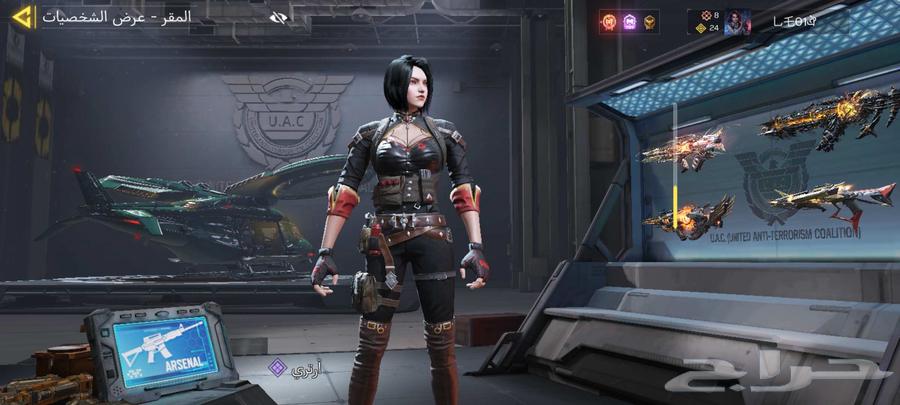The width and height of the screenshot is (900, 405).
Task: Toggle the hide-interface eye icon
Action: click(x=279, y=17)
